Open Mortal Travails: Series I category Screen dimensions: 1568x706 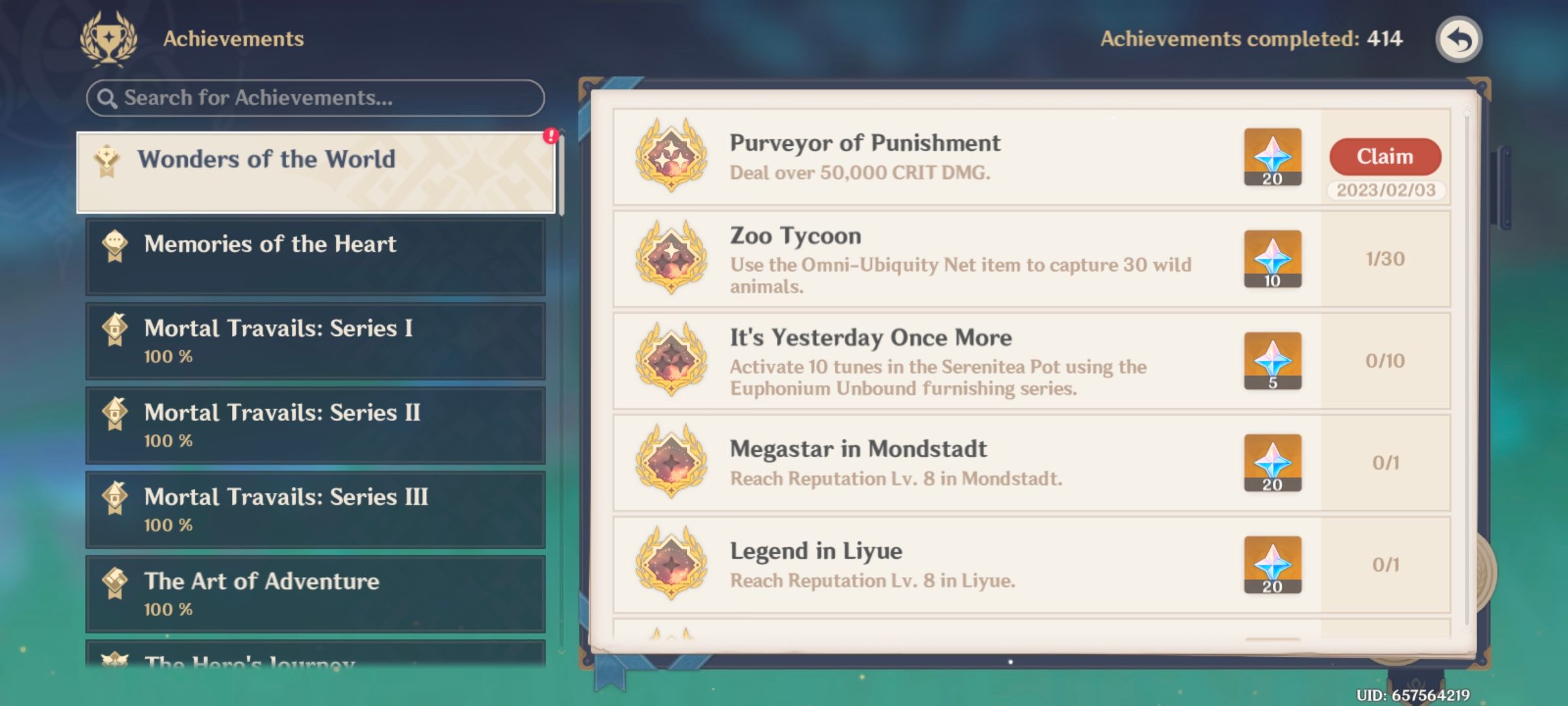pyautogui.click(x=314, y=340)
